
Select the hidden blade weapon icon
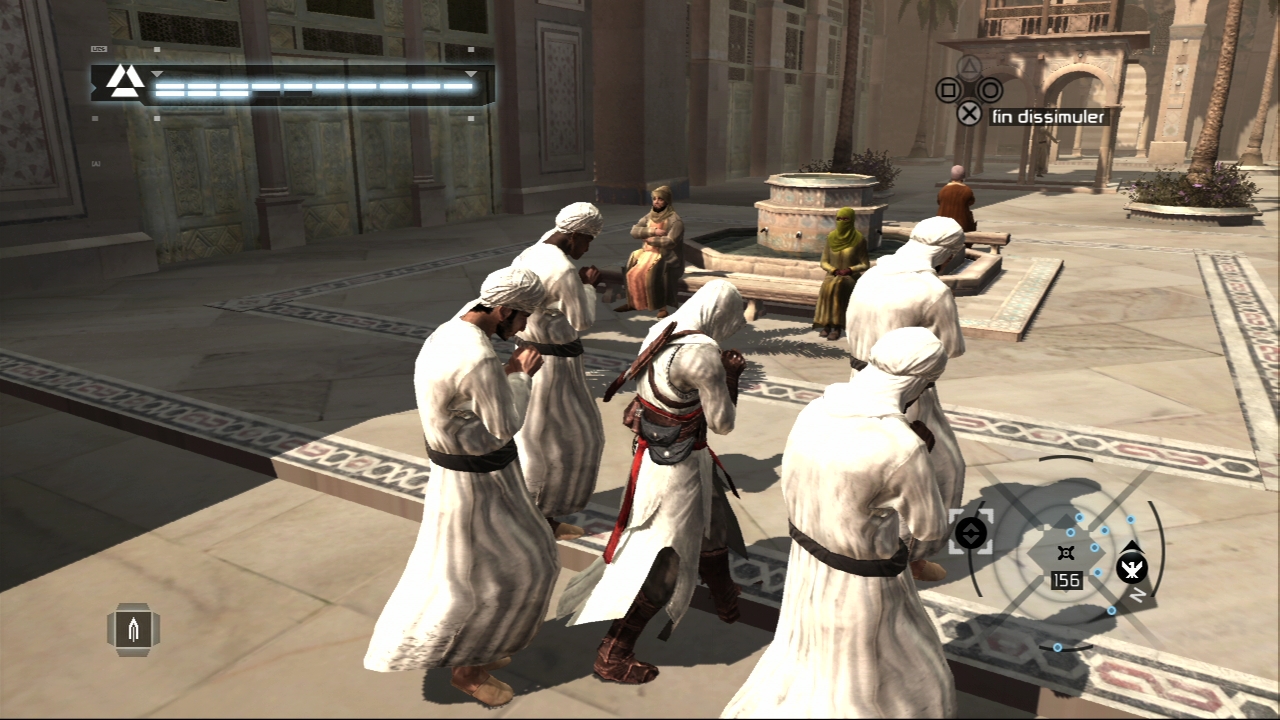[133, 629]
